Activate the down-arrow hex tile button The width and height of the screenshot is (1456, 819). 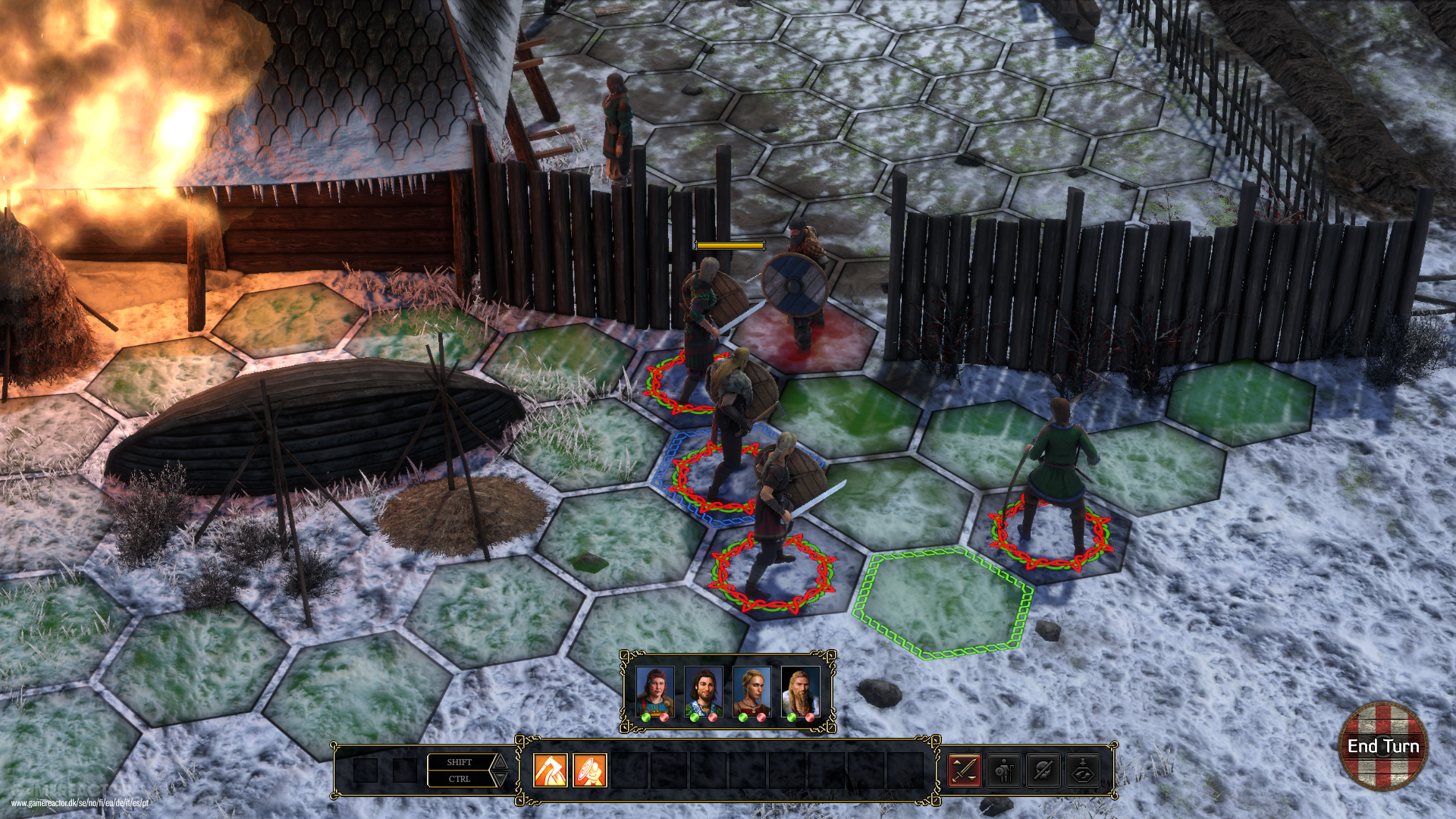(x=1083, y=770)
